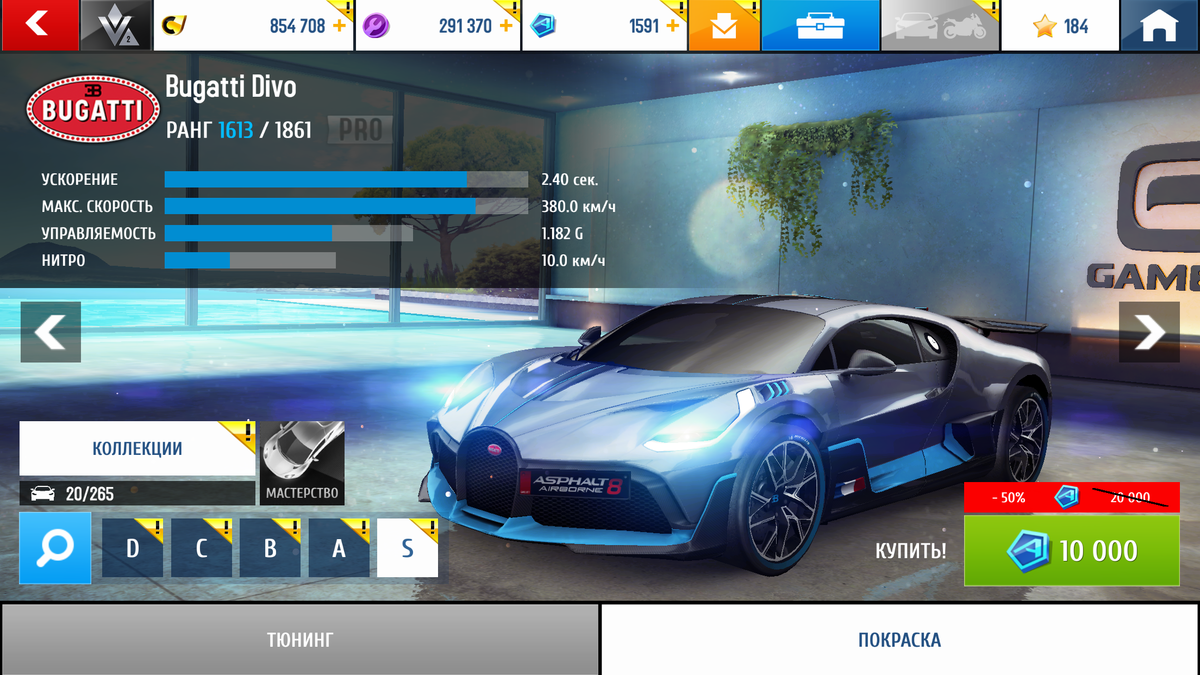1200x675 pixels.
Task: Go back with the red arrow button
Action: point(38,25)
